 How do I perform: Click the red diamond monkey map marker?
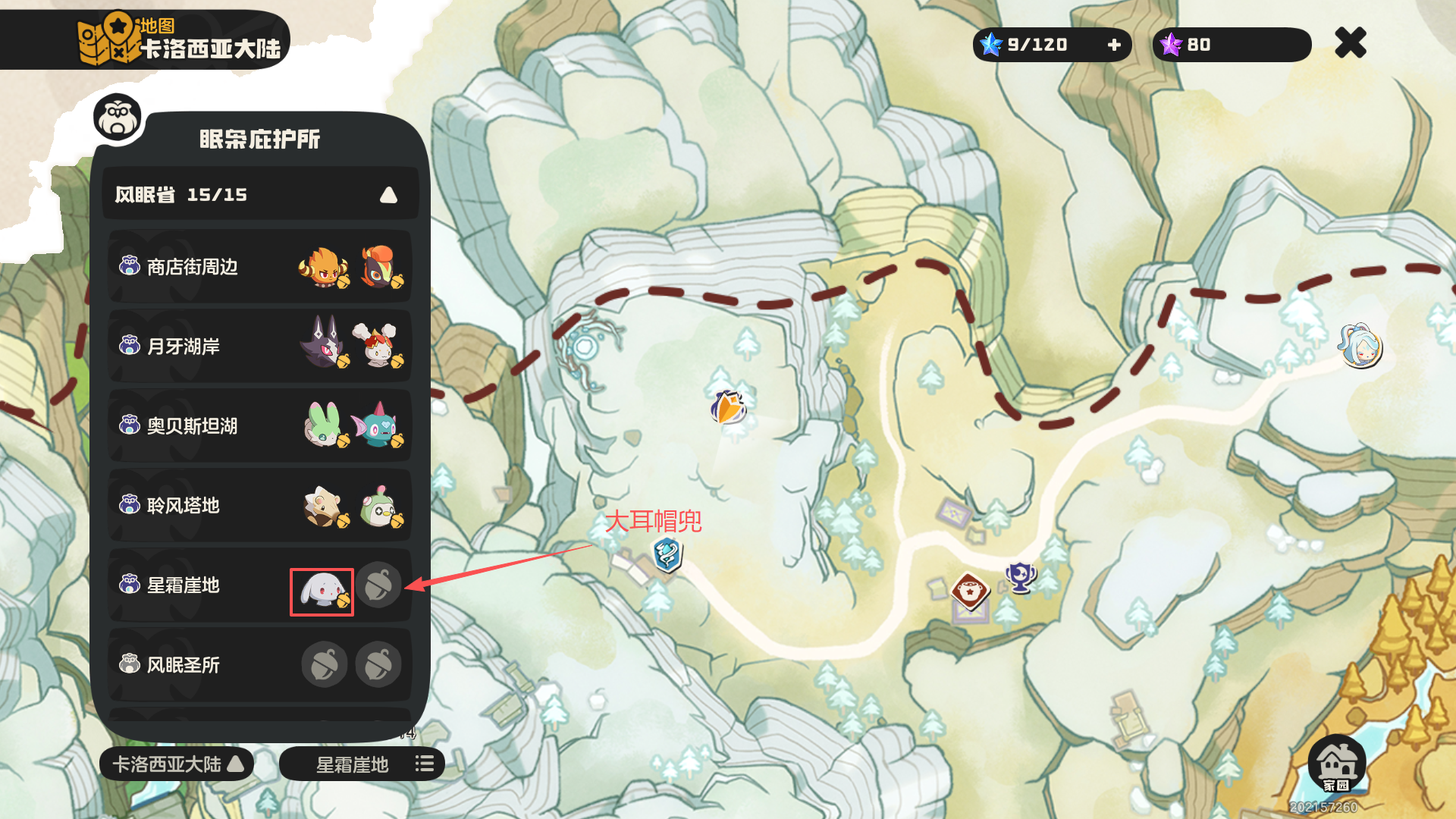(x=970, y=590)
